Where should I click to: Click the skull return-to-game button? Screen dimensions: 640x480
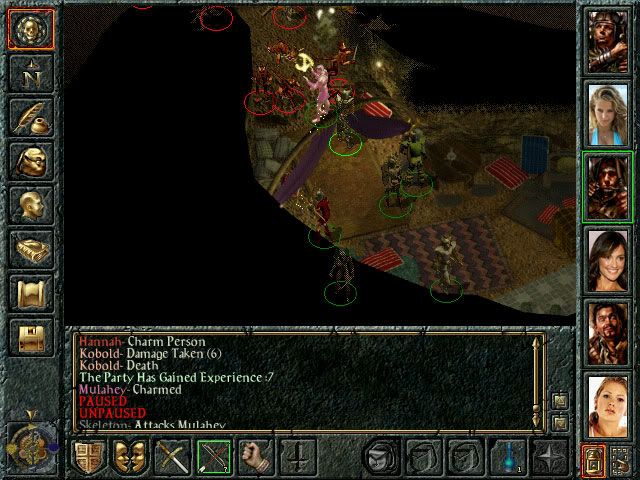[x=29, y=29]
